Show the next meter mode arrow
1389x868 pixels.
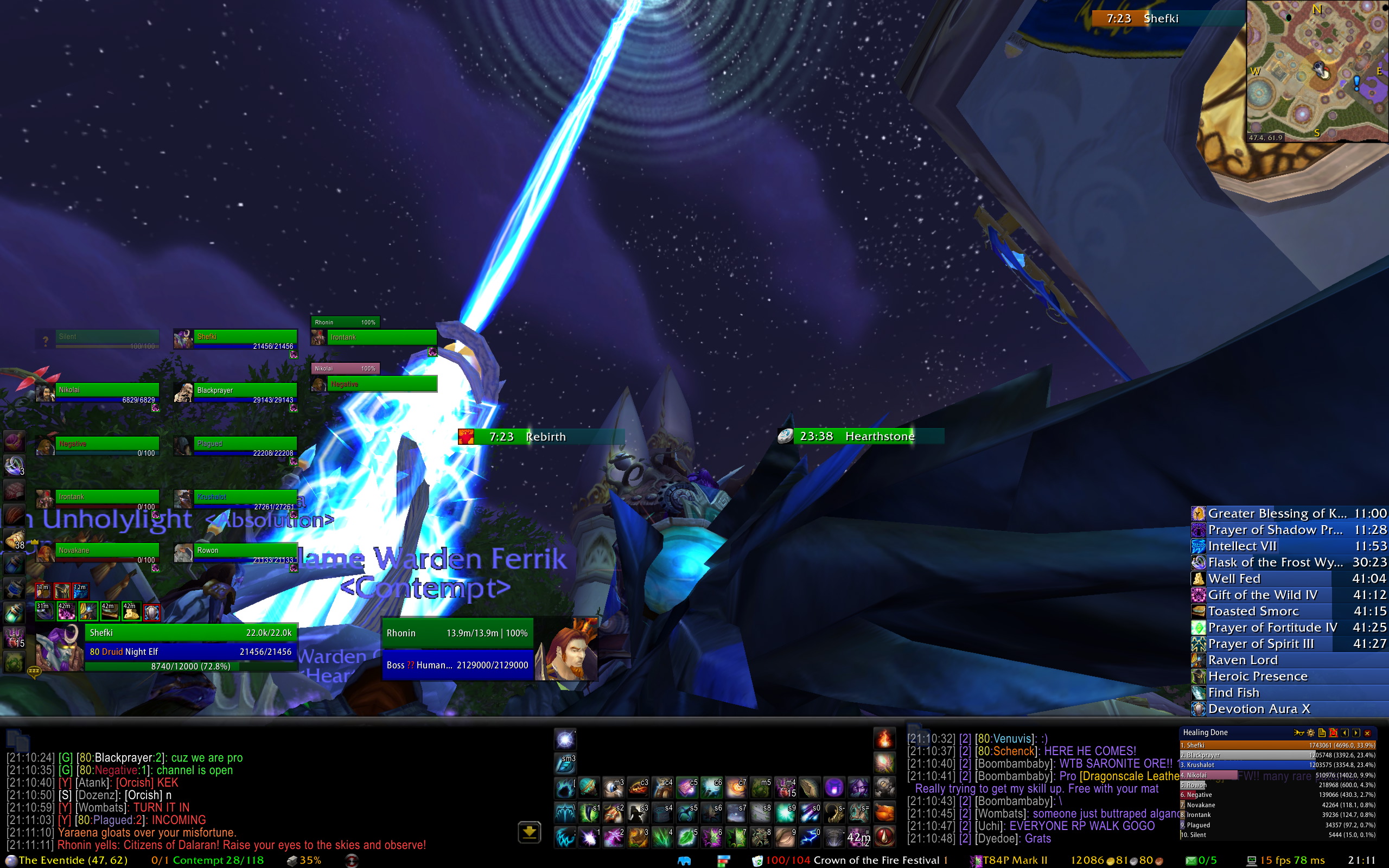[x=1356, y=732]
